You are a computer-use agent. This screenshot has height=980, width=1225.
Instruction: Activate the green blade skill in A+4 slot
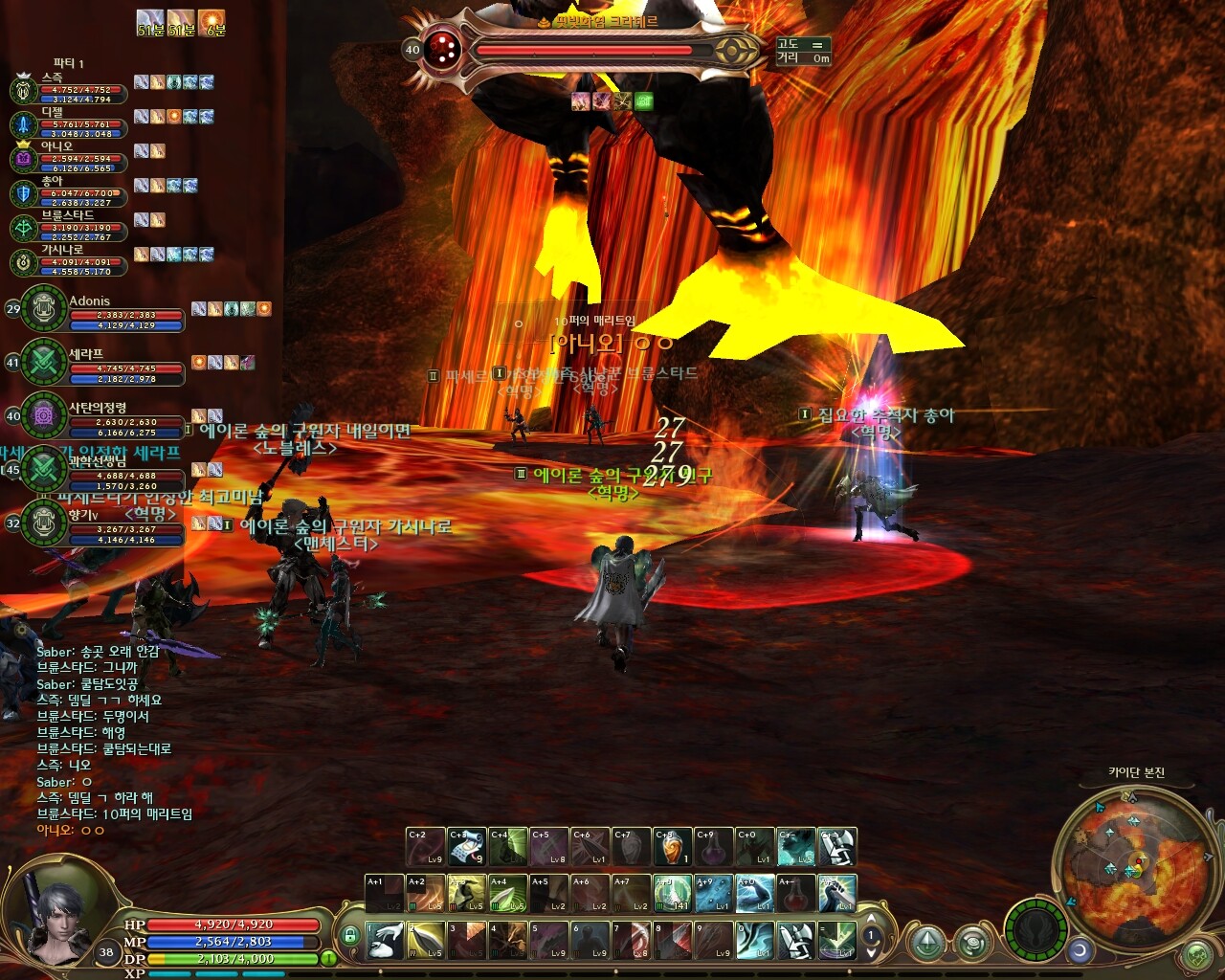coord(507,894)
